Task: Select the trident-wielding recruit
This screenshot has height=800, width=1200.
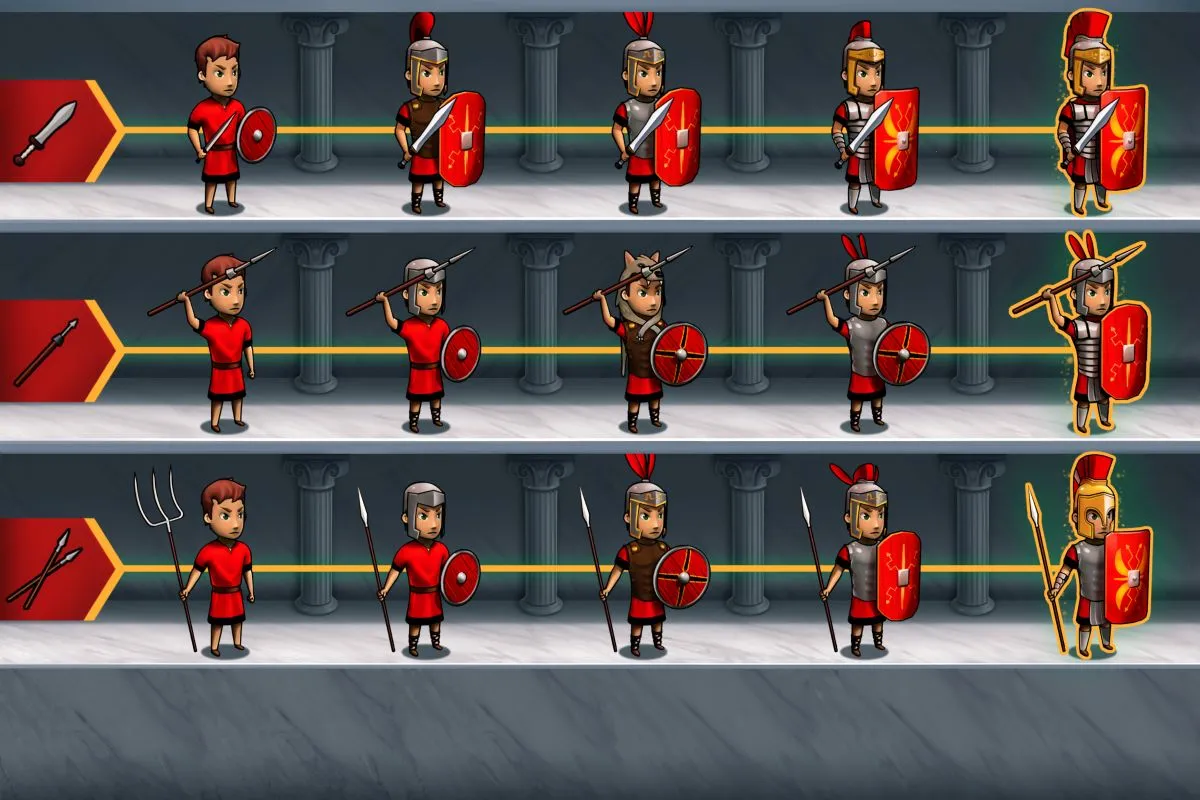Action: (220, 565)
